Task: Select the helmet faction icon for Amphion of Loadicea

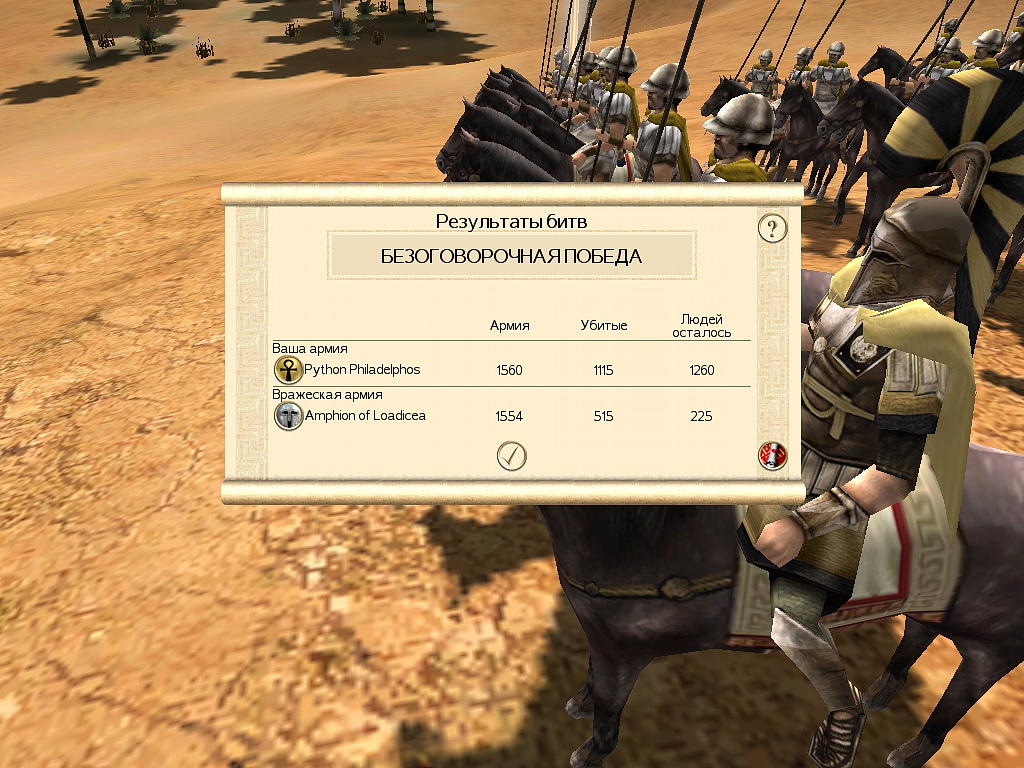Action: pos(288,416)
